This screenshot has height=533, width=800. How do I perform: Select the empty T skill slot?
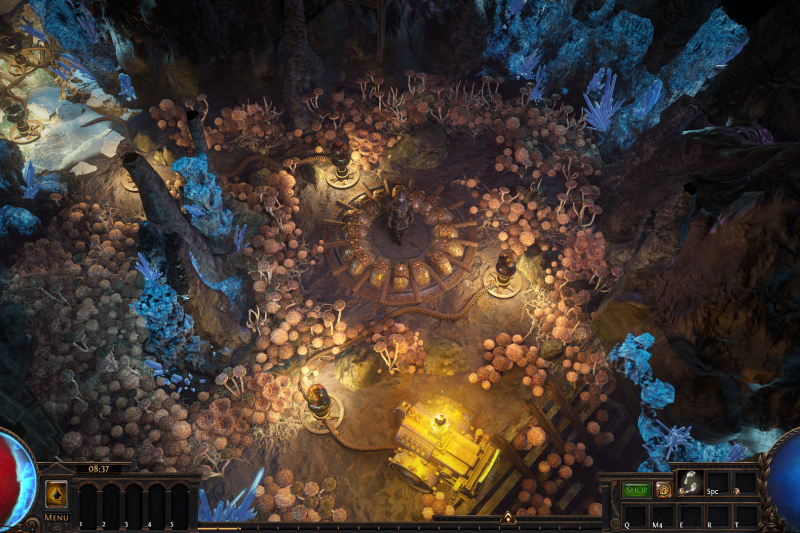click(745, 514)
